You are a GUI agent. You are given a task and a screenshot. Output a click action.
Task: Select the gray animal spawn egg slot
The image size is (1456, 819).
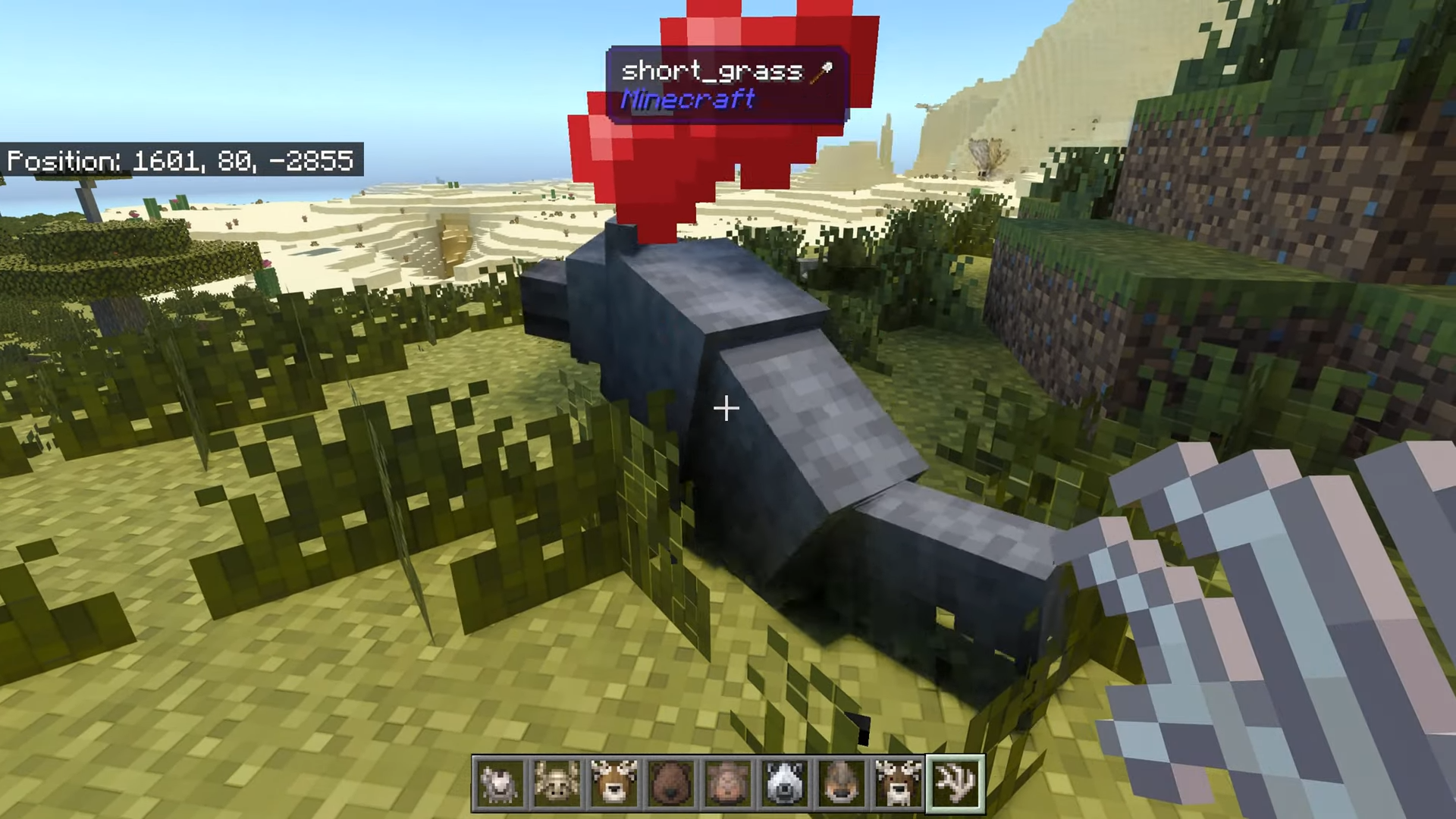coord(500,783)
